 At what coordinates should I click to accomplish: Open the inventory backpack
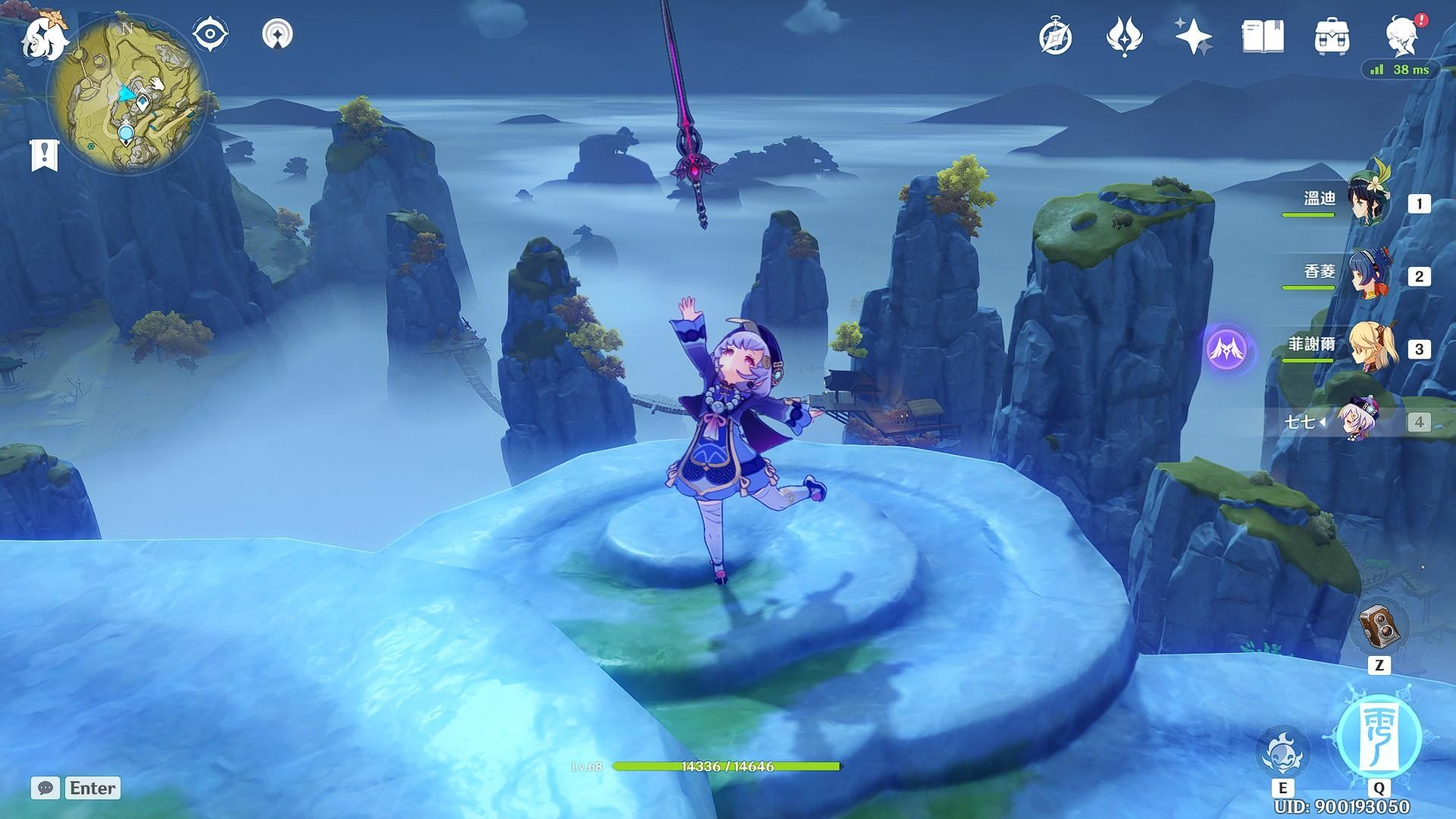point(1332,36)
